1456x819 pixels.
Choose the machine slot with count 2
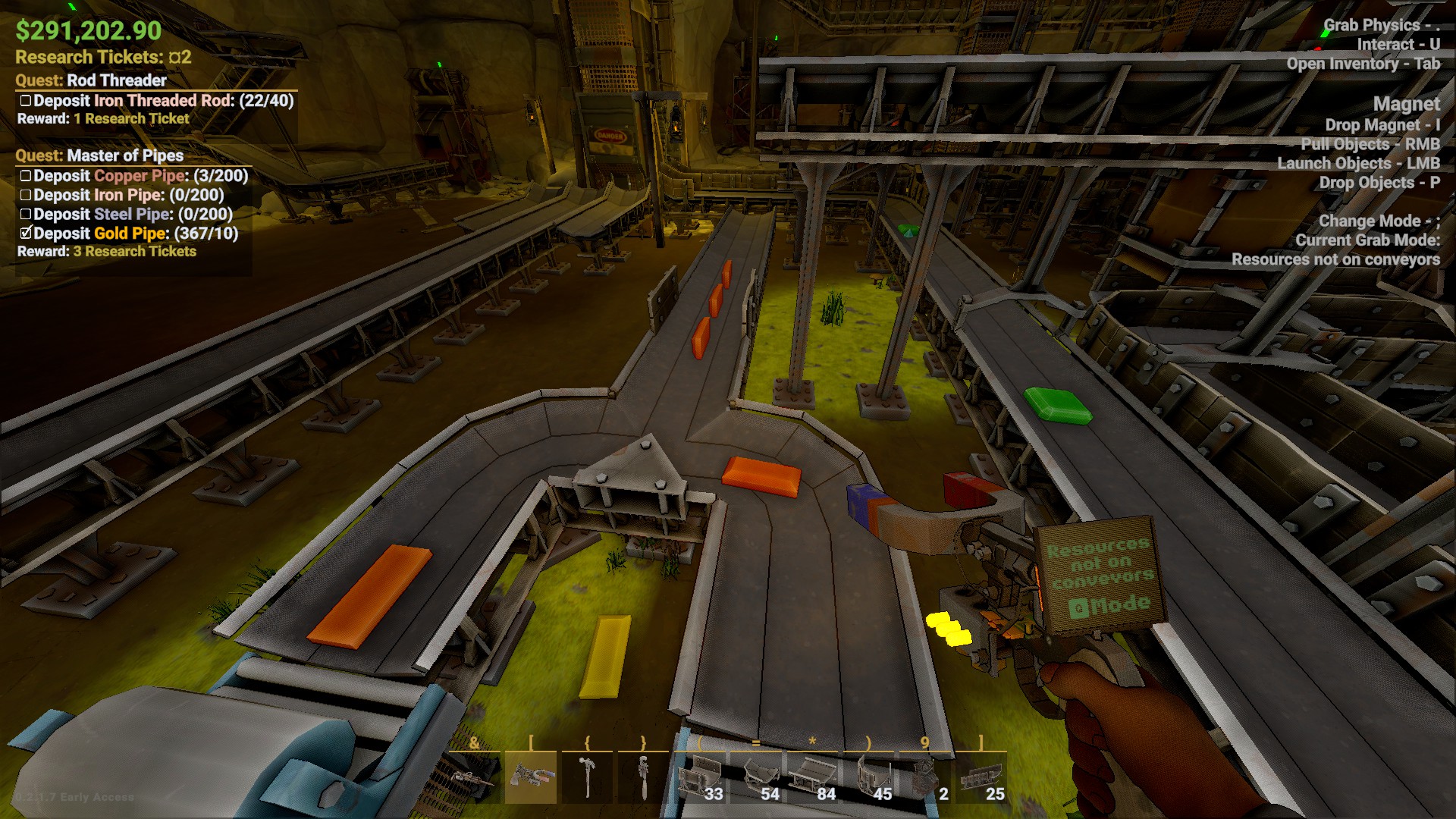point(926,777)
